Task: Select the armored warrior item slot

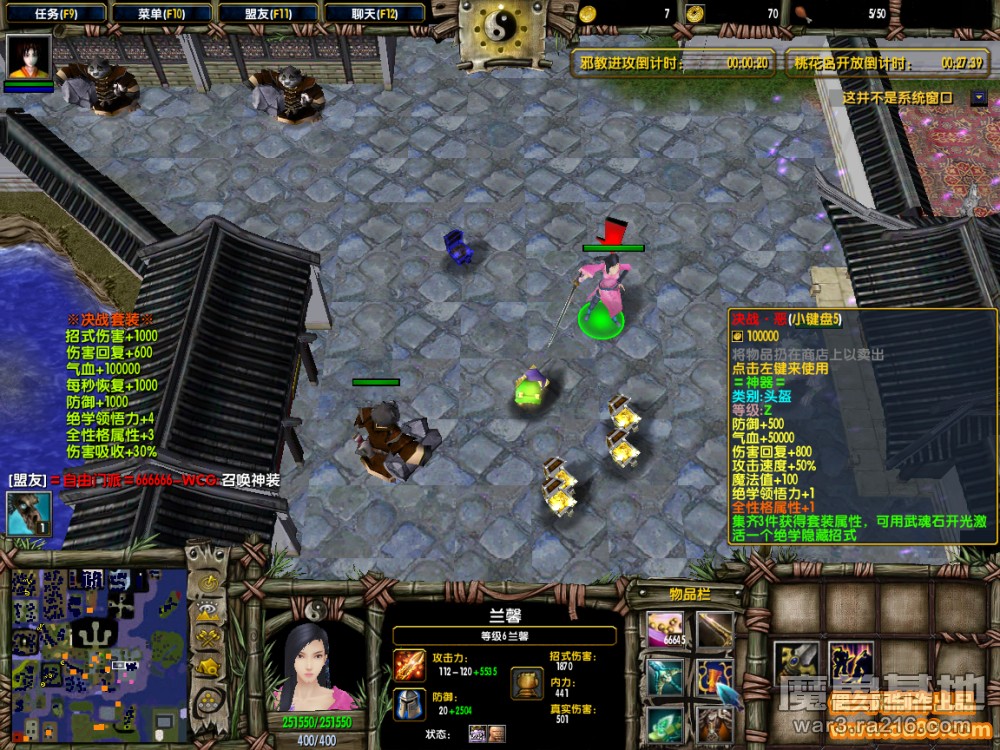Action: click(x=714, y=723)
